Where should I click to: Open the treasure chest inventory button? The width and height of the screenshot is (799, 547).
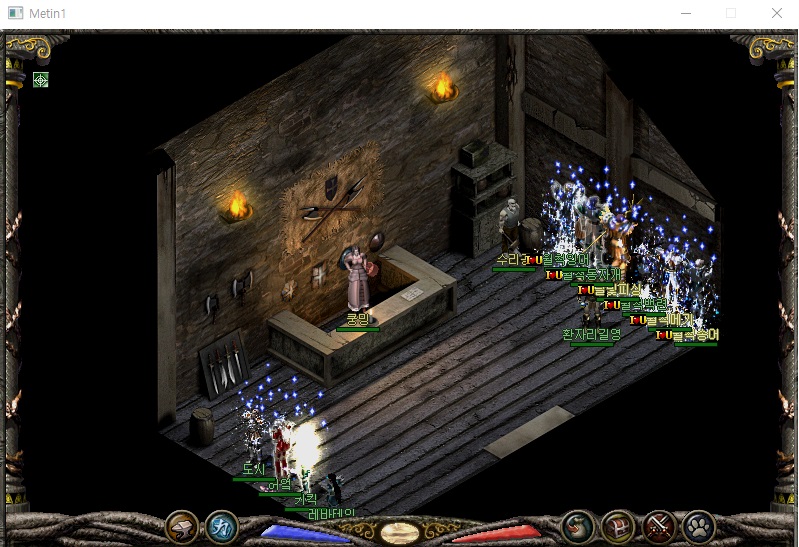(618, 526)
